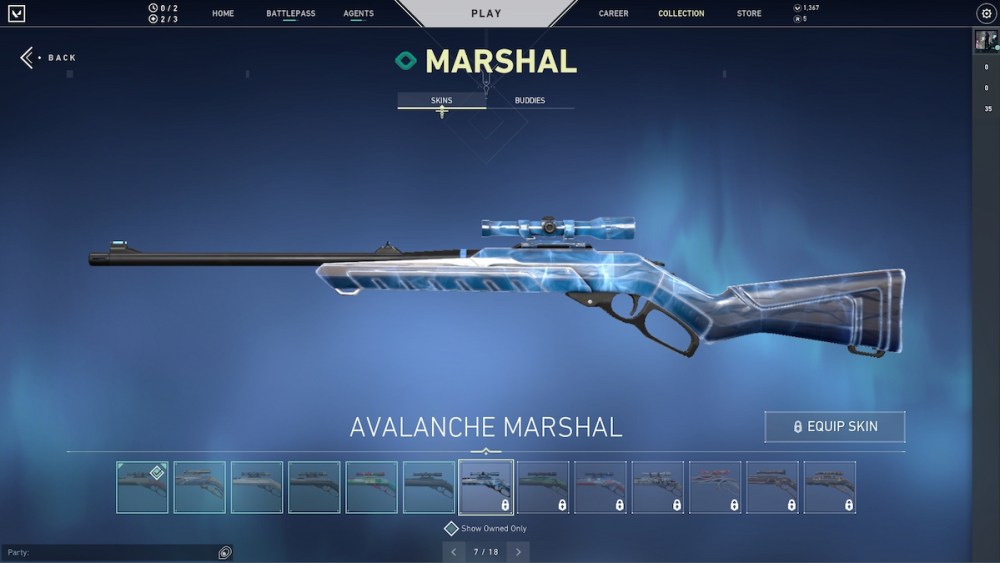This screenshot has height=563, width=1000.
Task: Advance to the next skin arrow
Action: click(518, 552)
